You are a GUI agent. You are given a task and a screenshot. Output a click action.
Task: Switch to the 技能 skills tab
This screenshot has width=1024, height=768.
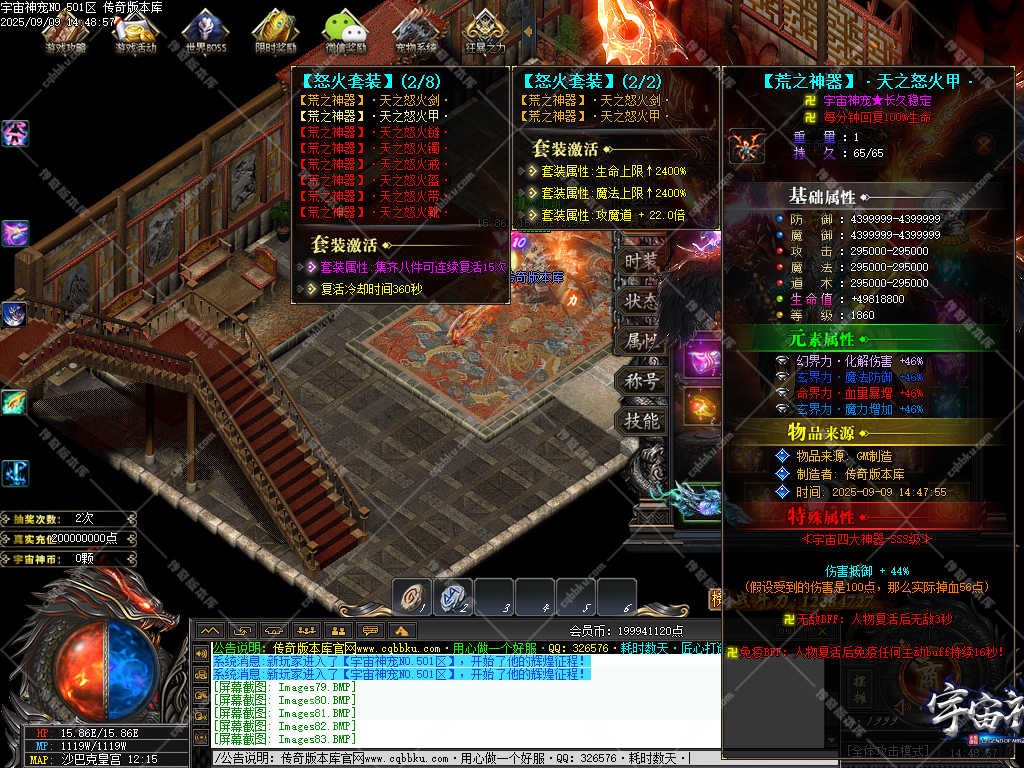click(x=641, y=421)
